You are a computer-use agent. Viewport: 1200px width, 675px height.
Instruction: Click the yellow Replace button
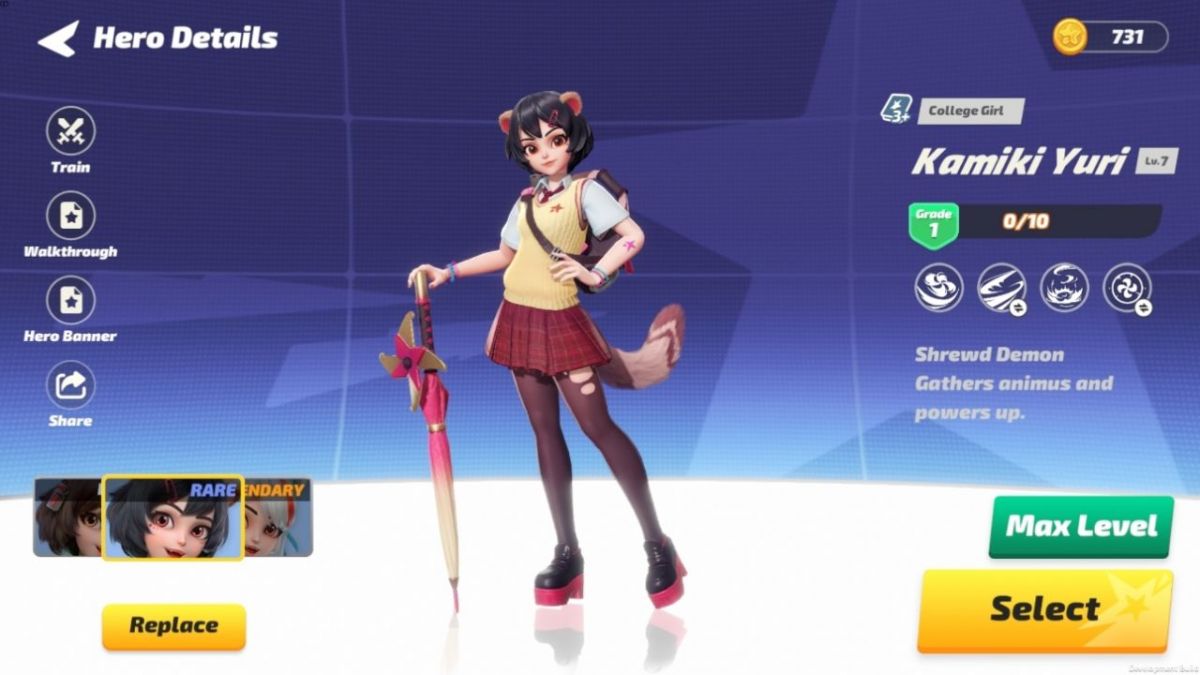tap(173, 626)
